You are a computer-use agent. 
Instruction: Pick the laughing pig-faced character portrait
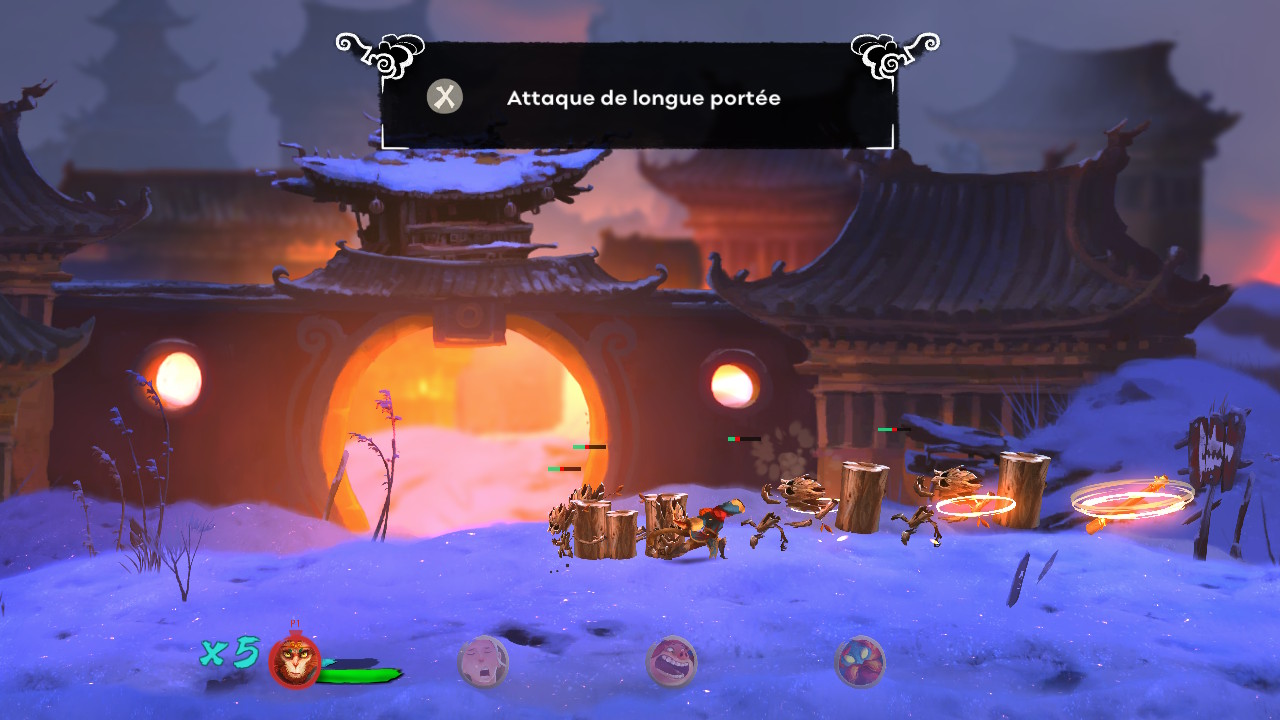point(671,661)
